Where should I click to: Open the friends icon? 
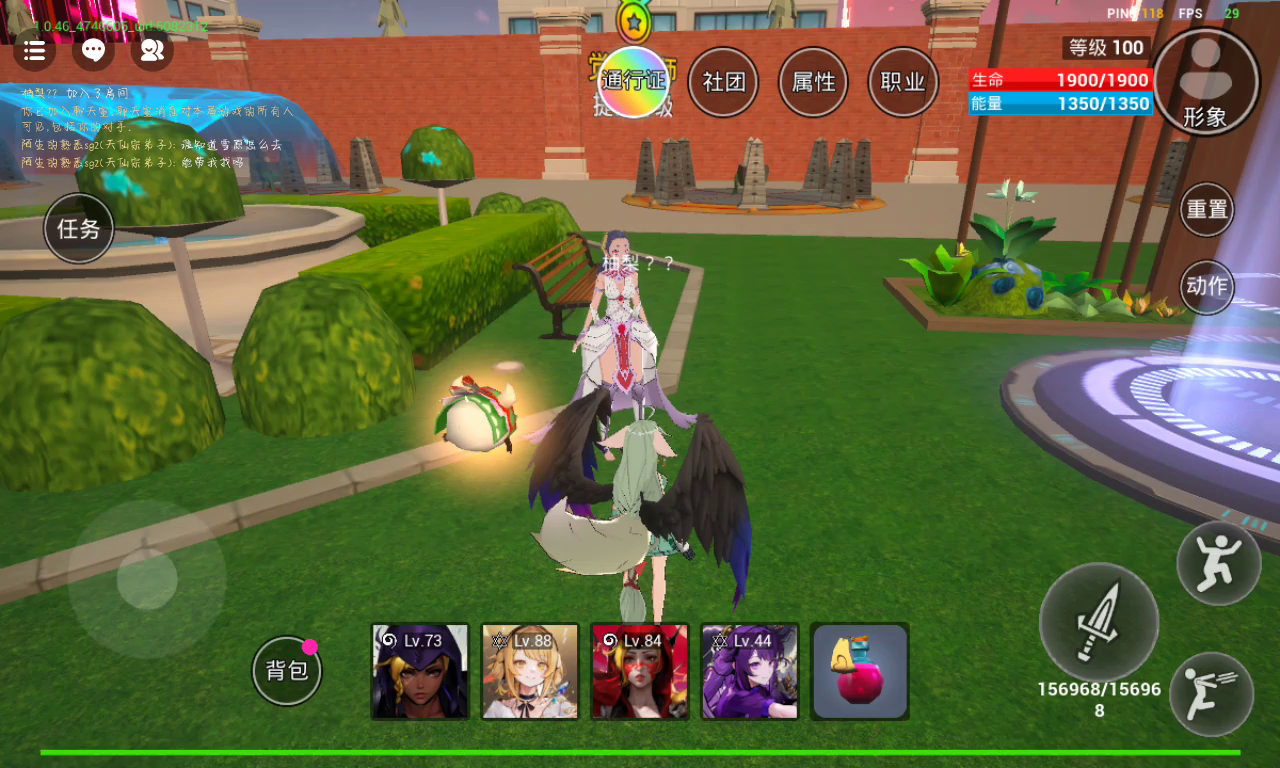pos(152,50)
